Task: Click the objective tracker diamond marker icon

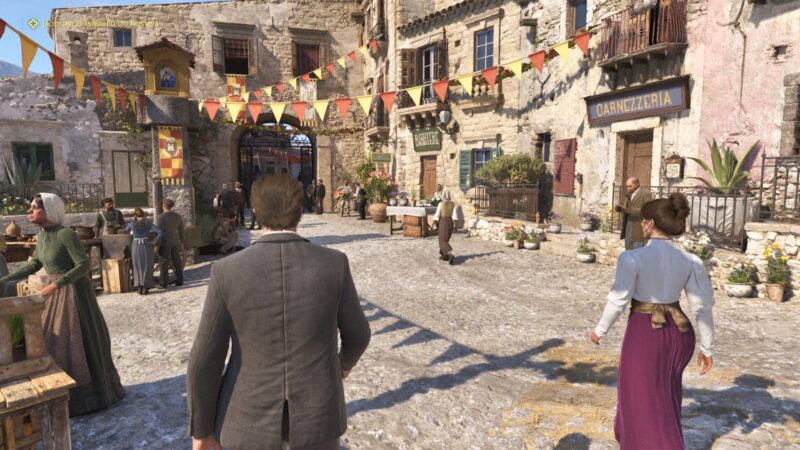Action: click(x=33, y=22)
